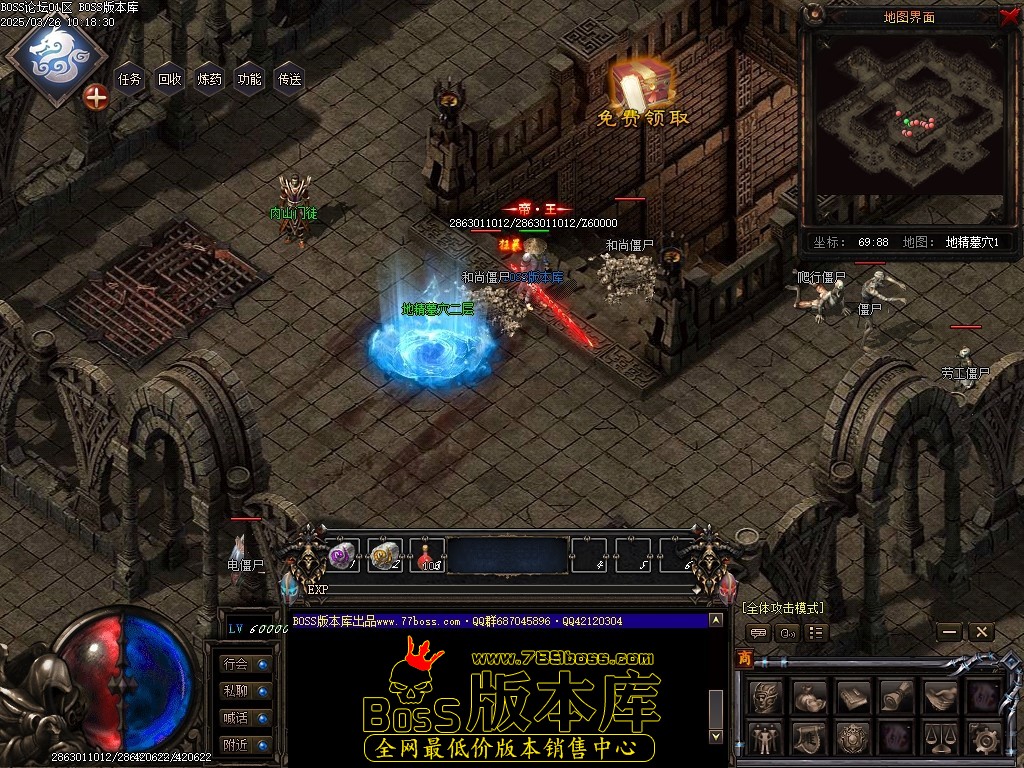Image resolution: width=1024 pixels, height=768 pixels.
Task: Open the 商 shop button
Action: [x=745, y=657]
